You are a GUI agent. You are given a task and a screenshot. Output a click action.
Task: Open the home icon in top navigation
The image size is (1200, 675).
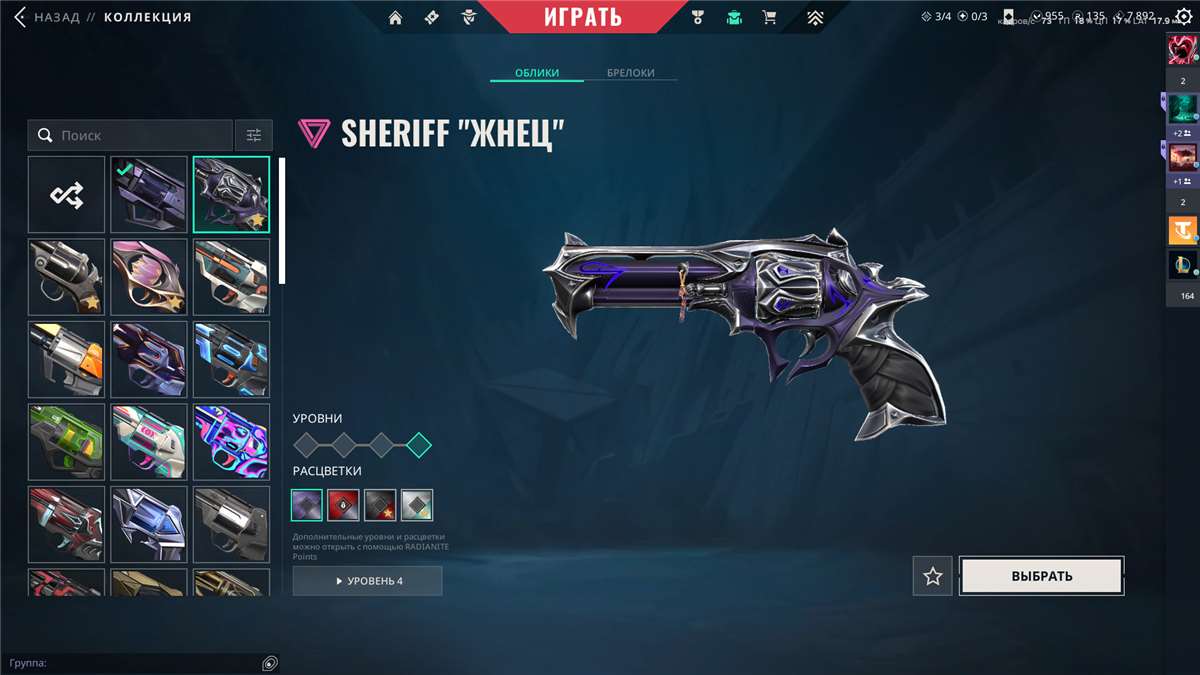pos(396,17)
